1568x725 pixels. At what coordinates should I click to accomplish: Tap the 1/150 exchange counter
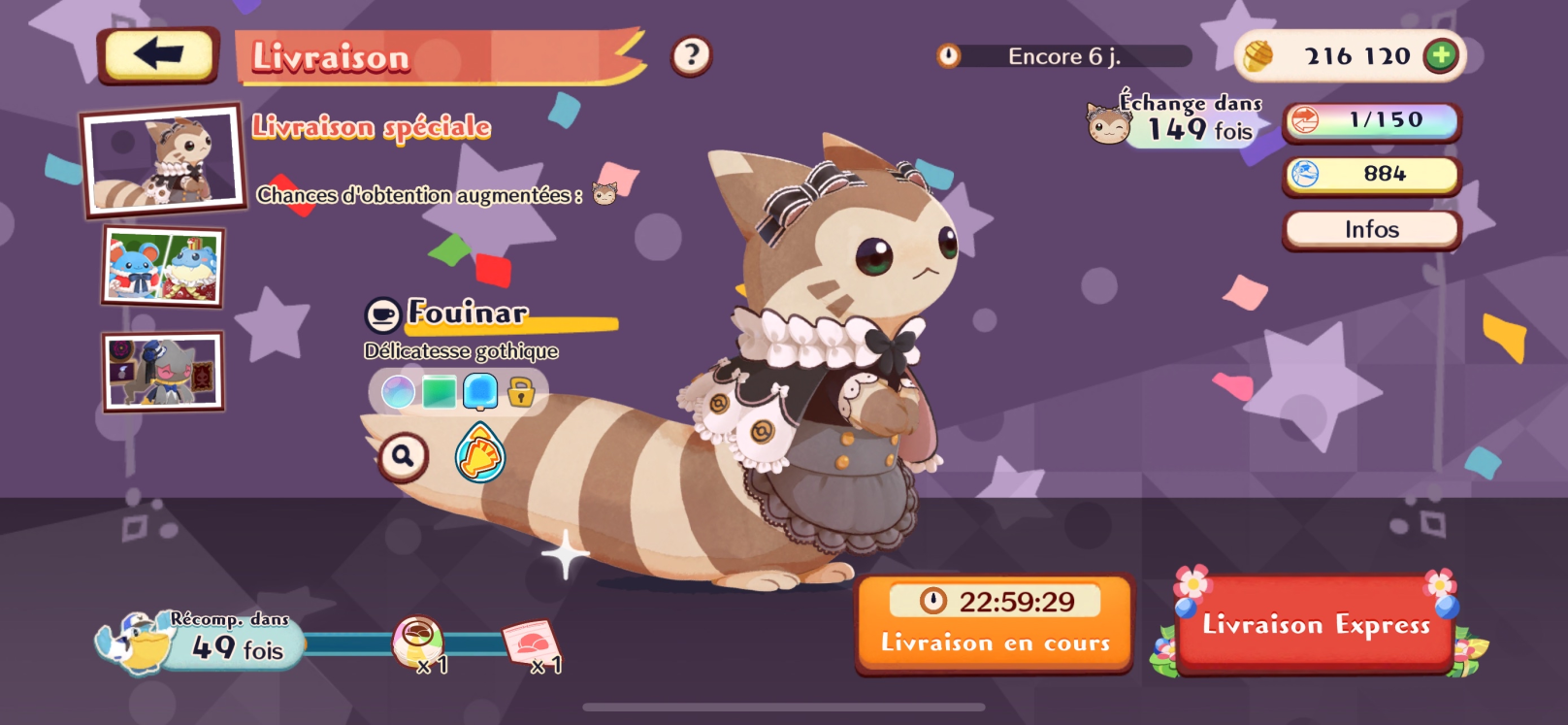point(1371,121)
